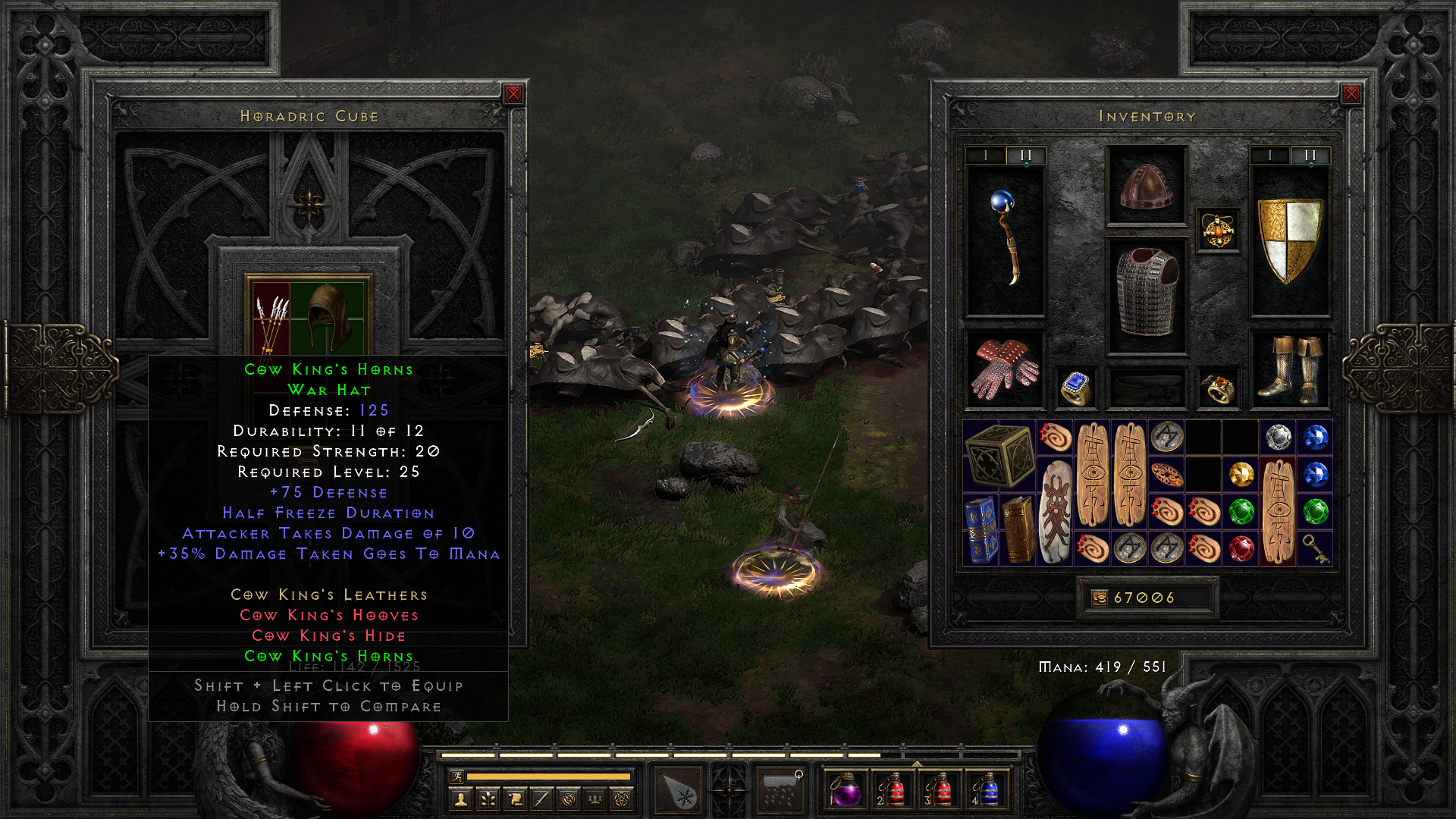The image size is (1456, 819).
Task: Open the character screen from the mini panel
Action: (460, 799)
